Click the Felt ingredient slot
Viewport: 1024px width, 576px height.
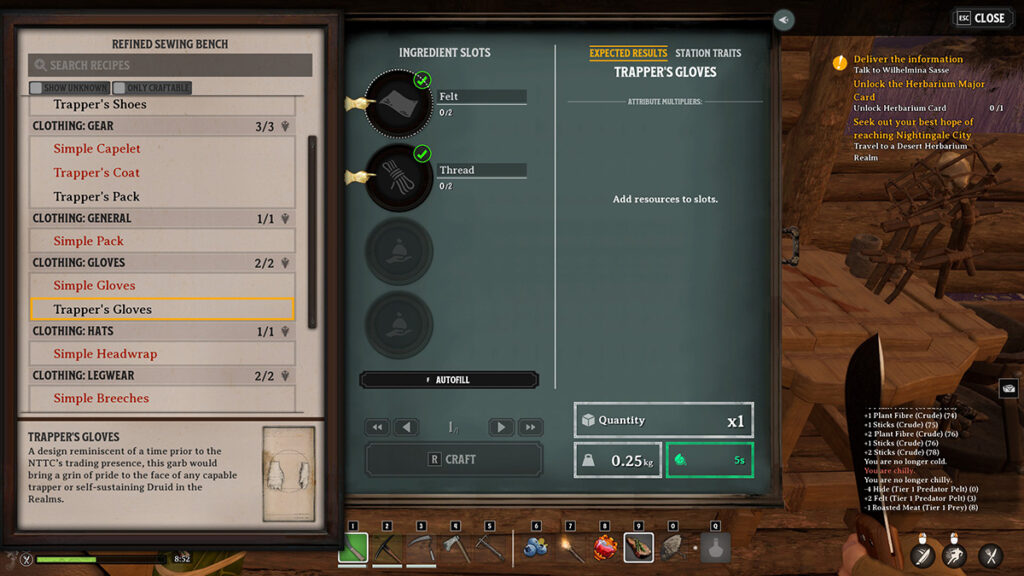398,102
